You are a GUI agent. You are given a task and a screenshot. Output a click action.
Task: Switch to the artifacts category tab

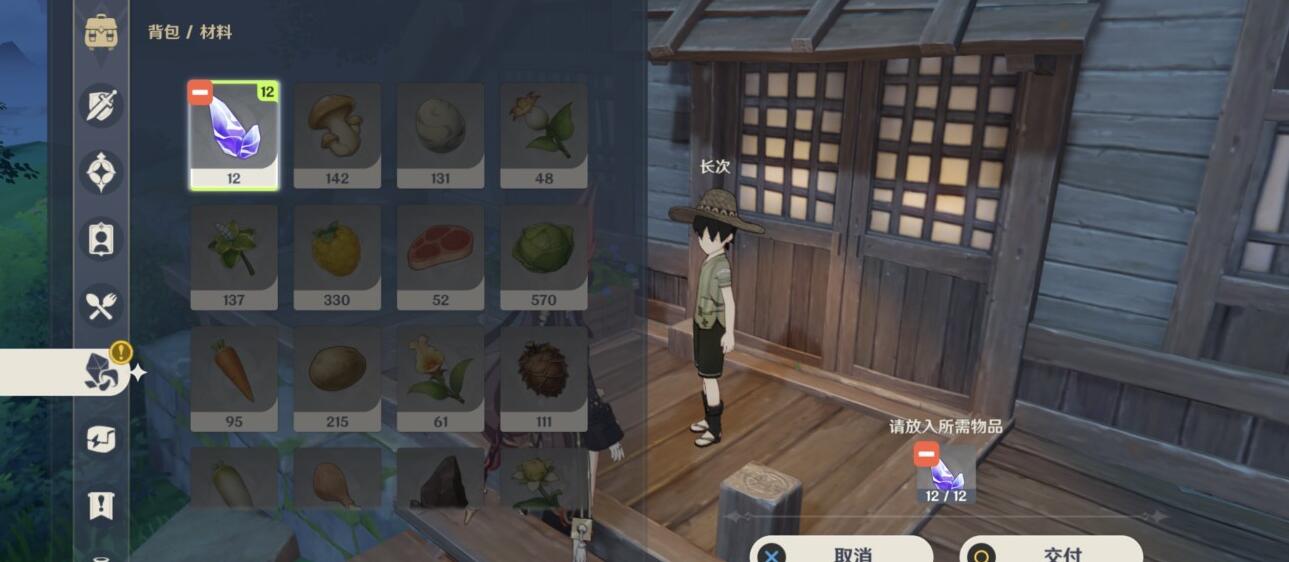pos(101,172)
